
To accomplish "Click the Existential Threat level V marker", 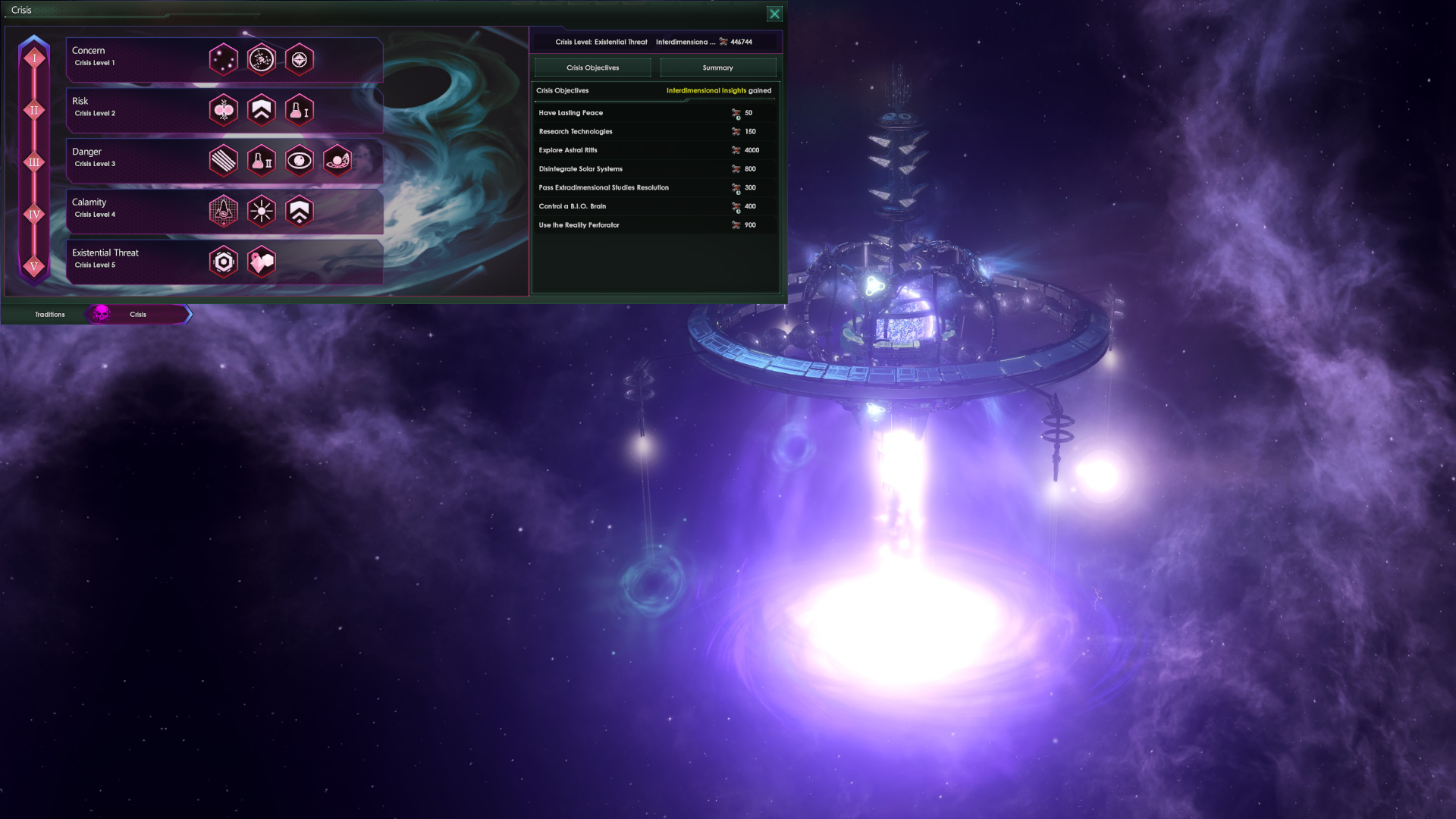I will click(x=34, y=266).
